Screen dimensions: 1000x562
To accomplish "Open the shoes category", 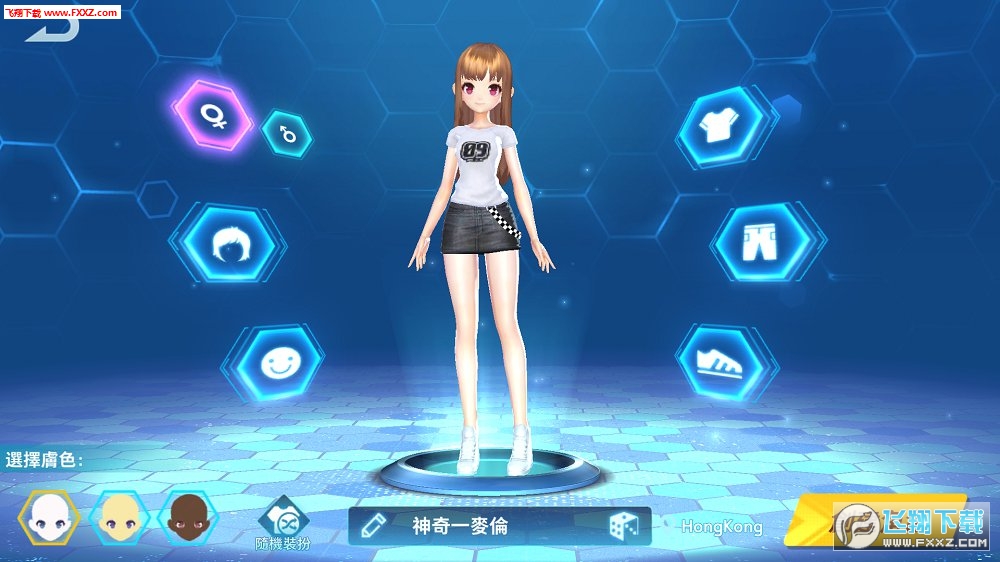I will (720, 361).
